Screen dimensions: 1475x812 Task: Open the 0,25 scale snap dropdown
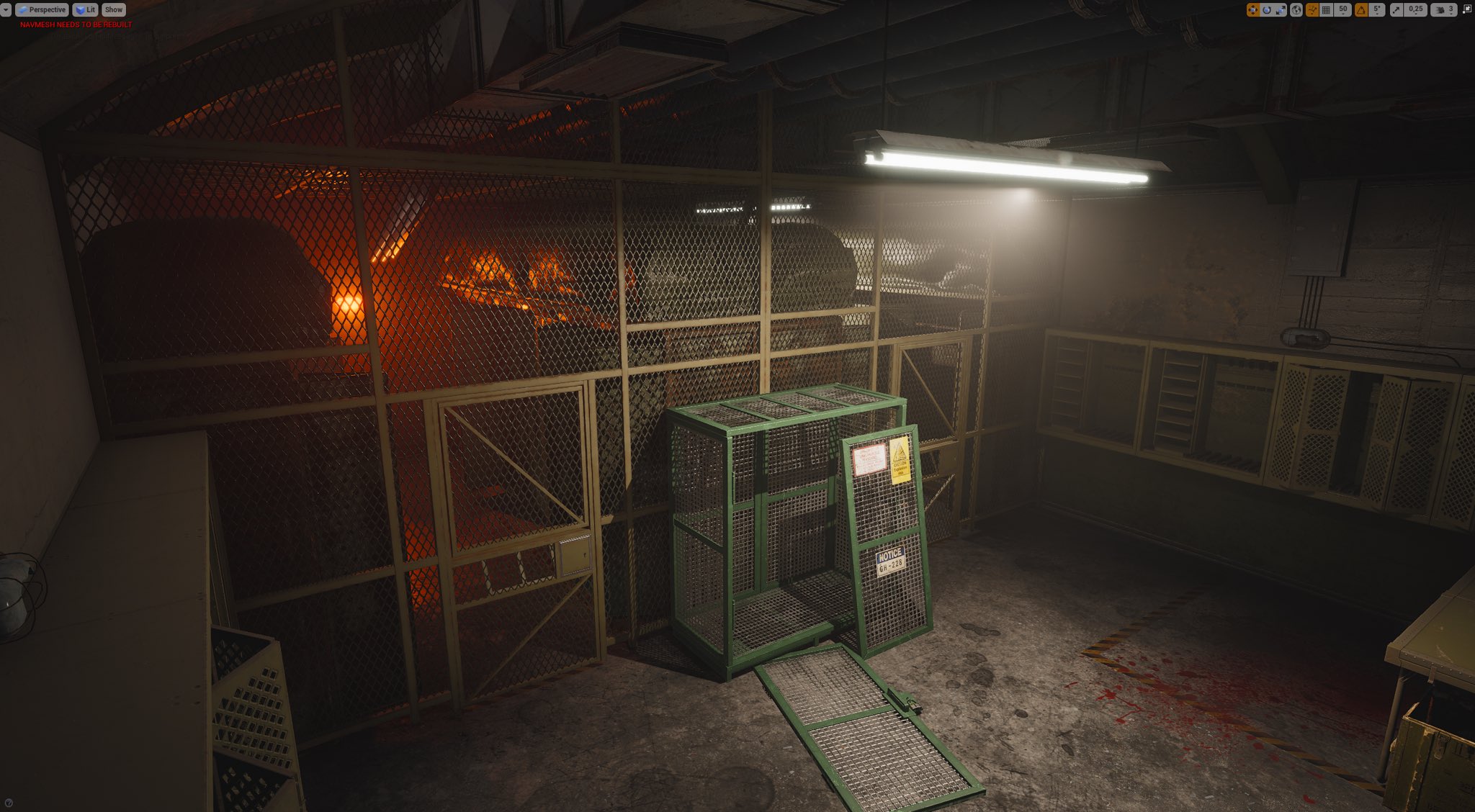1416,10
